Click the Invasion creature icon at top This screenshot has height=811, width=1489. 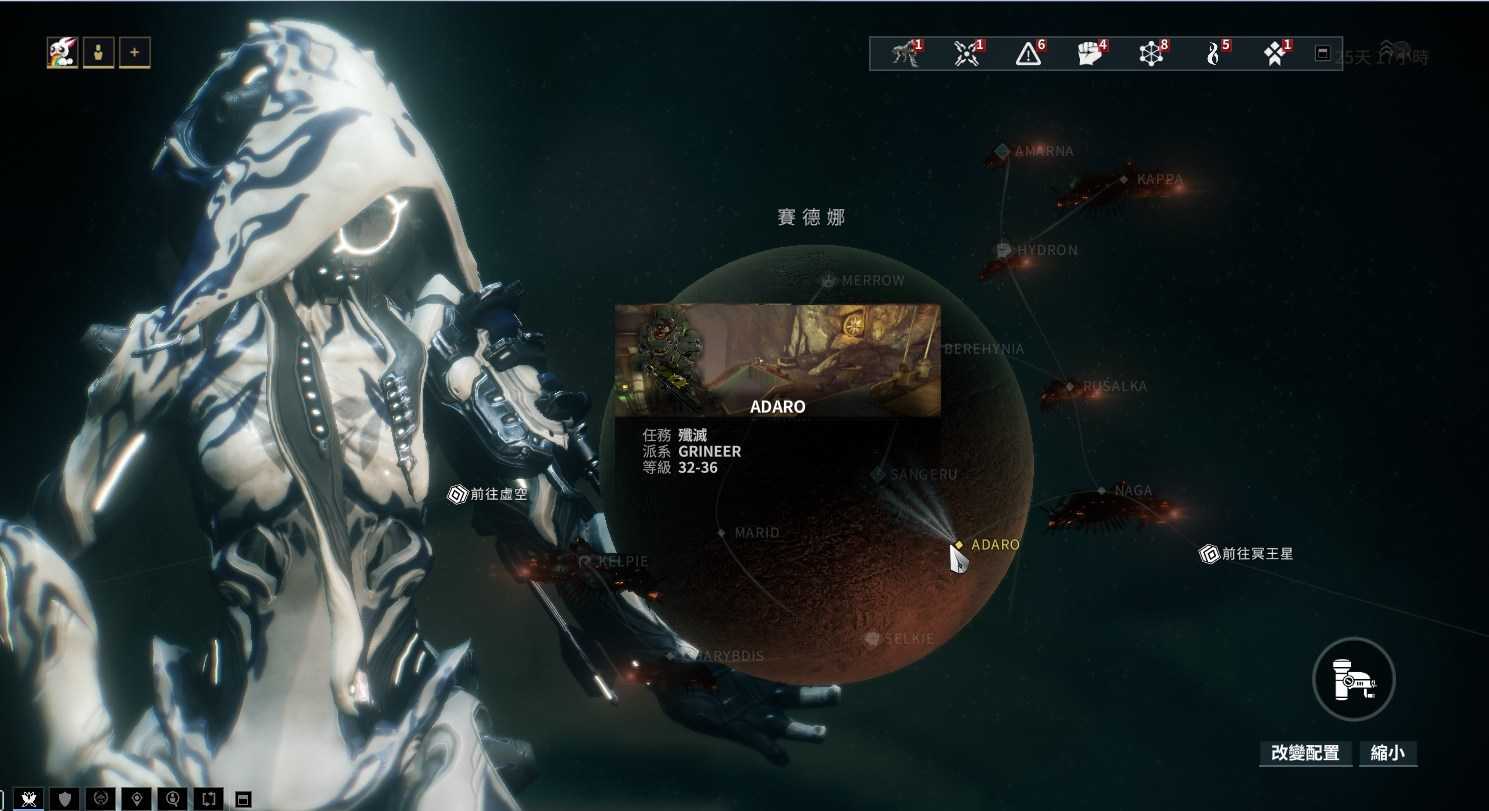tap(903, 54)
